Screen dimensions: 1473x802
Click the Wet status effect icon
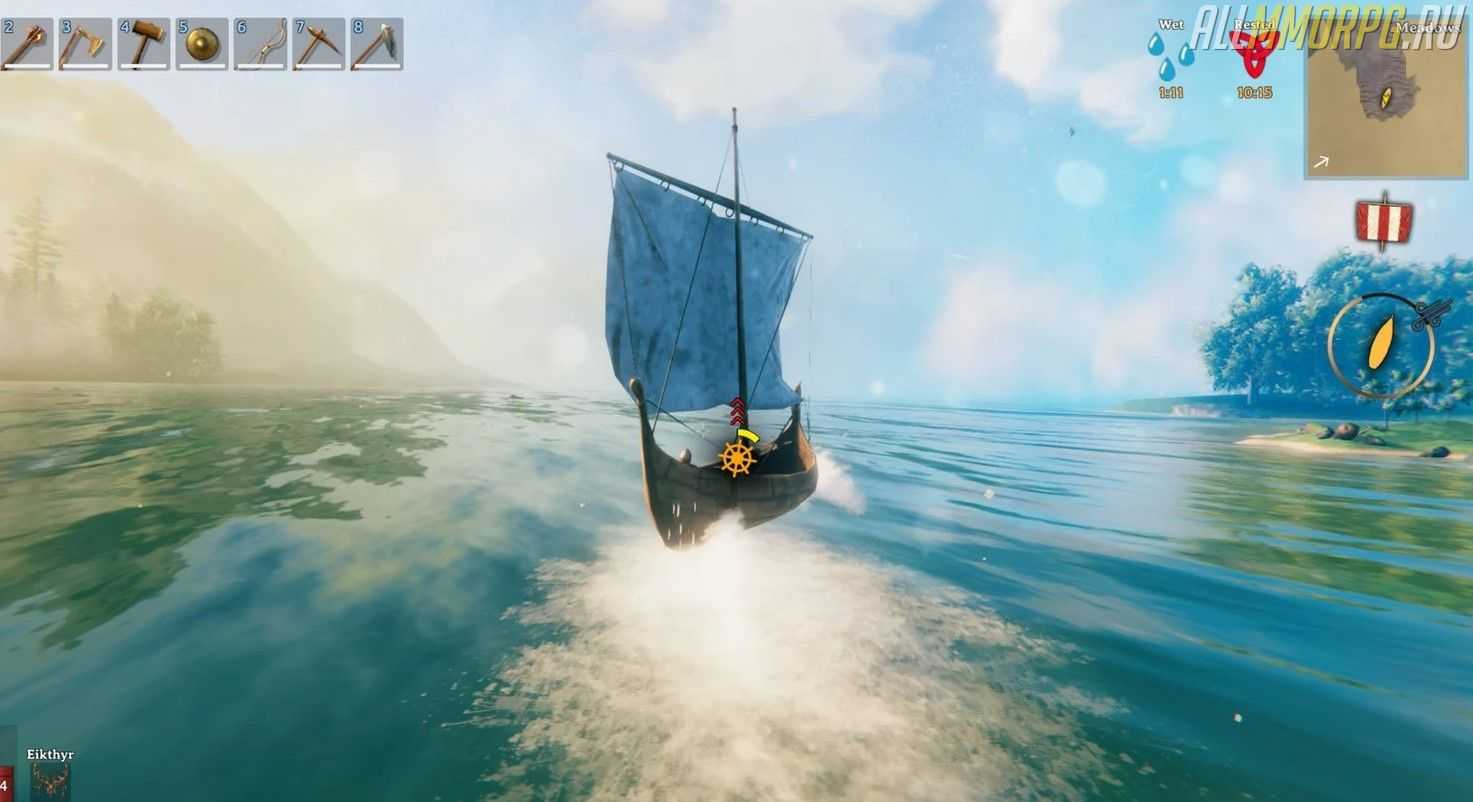pos(1170,57)
